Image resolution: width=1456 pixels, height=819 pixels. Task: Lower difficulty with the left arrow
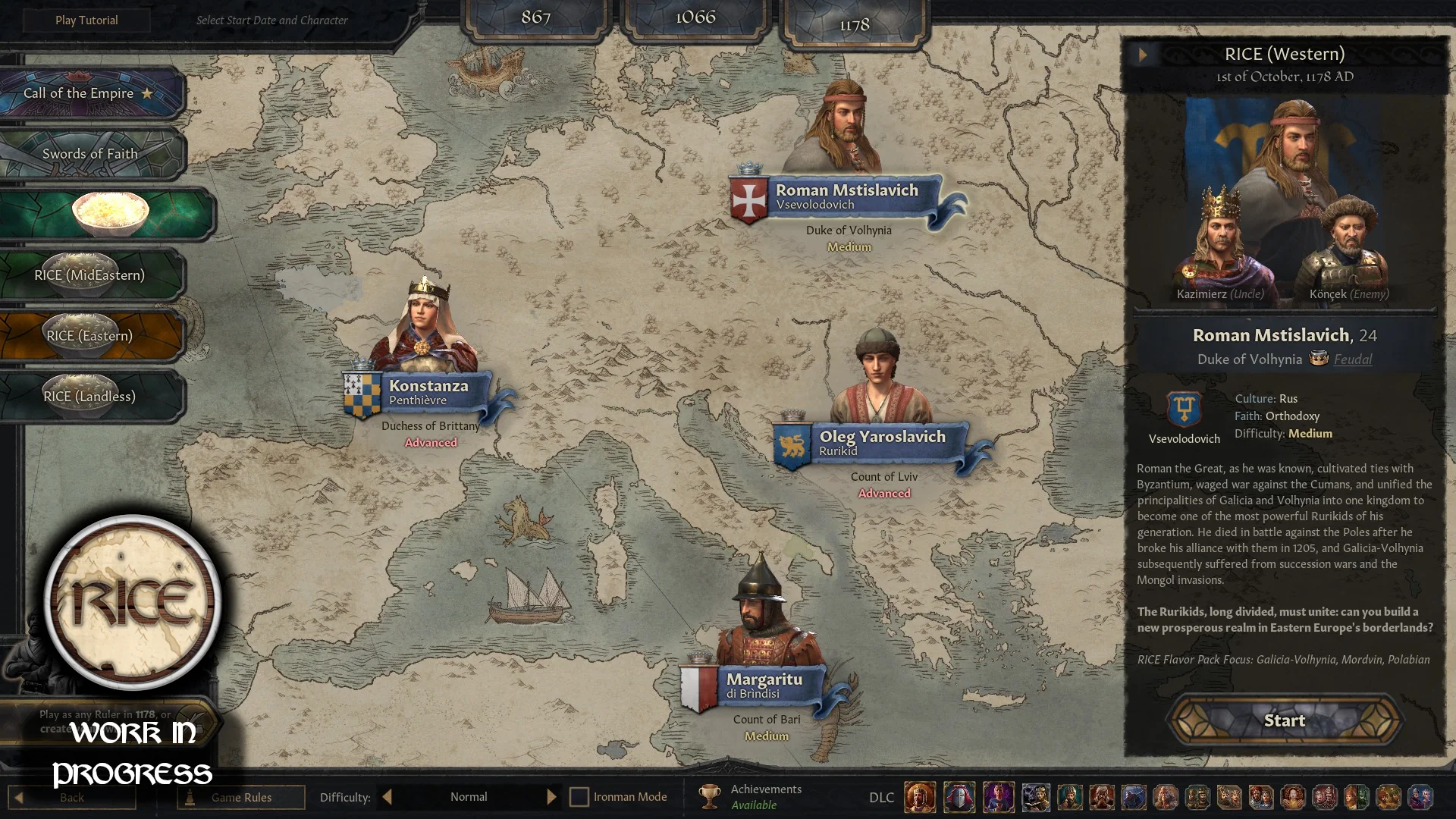click(x=388, y=797)
